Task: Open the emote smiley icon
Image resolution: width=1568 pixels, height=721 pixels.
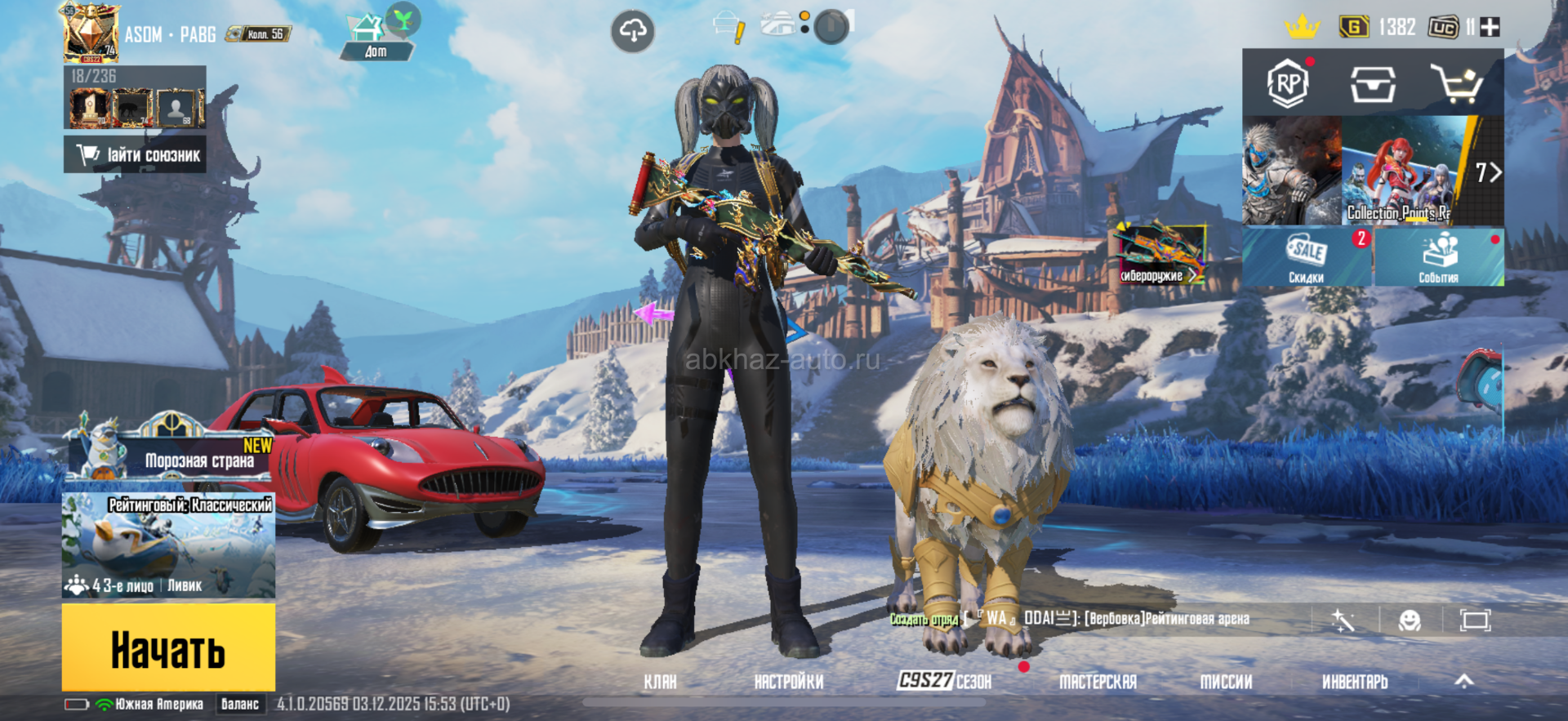Action: (1410, 621)
